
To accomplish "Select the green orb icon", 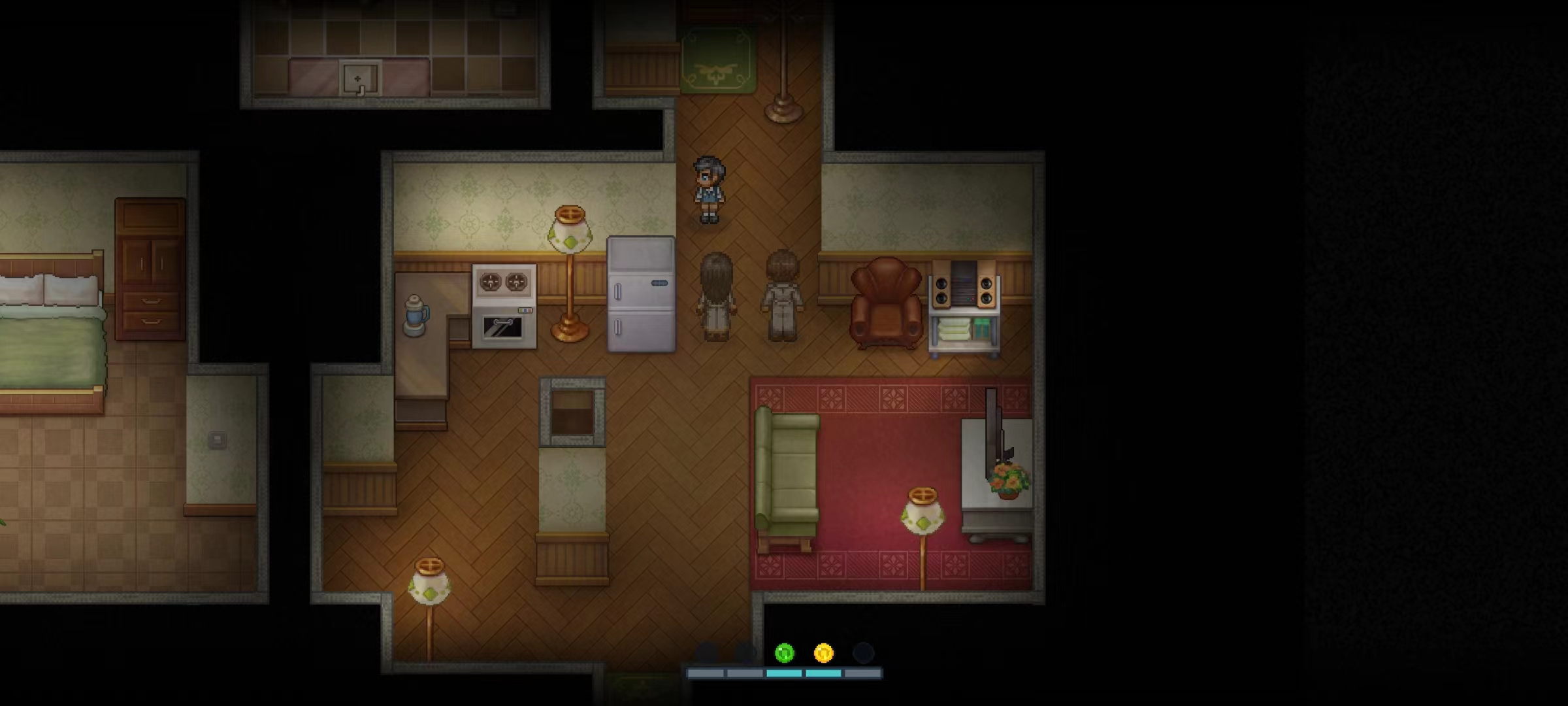I will tap(784, 652).
